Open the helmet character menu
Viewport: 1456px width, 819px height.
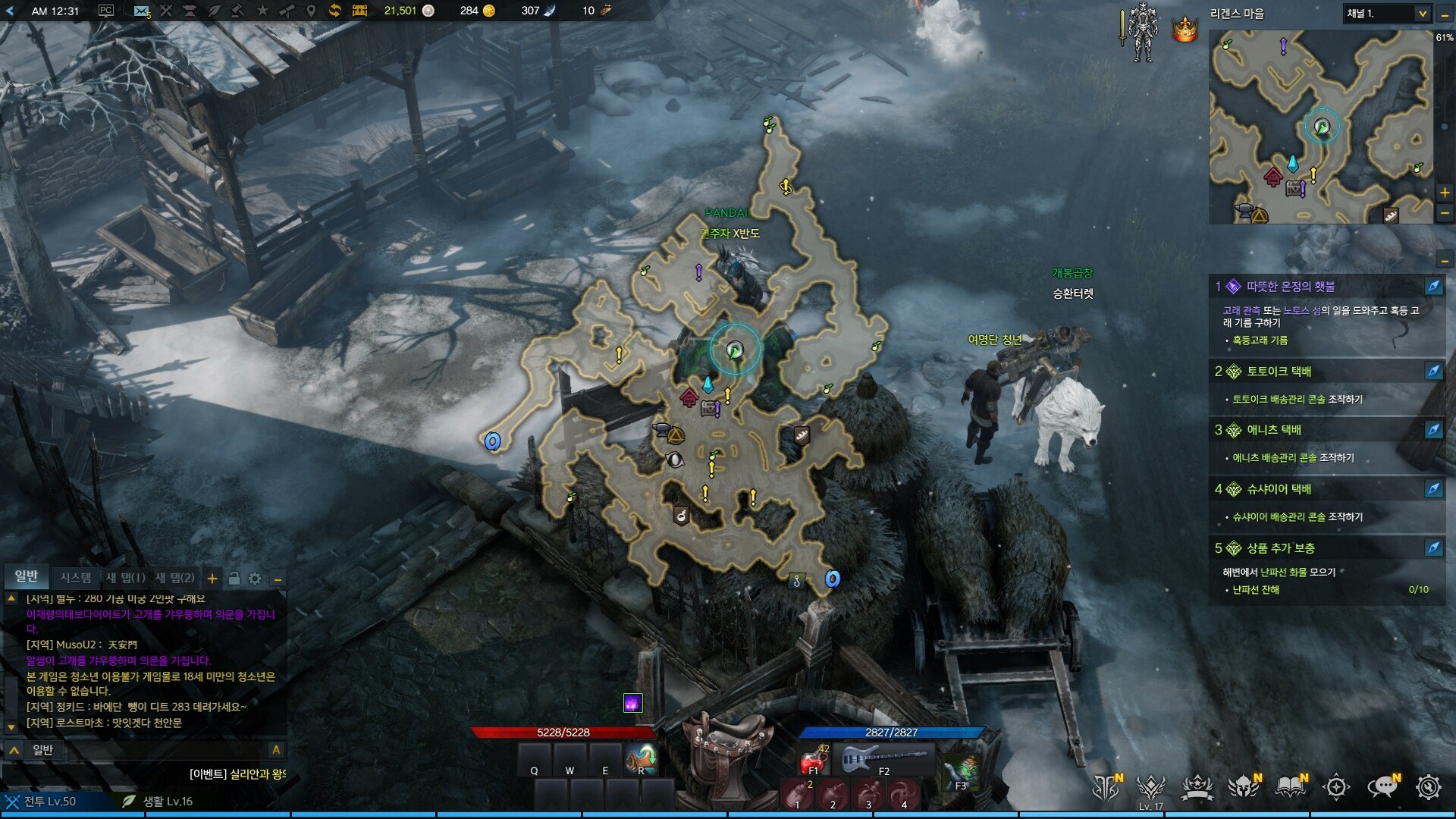pos(1244,787)
